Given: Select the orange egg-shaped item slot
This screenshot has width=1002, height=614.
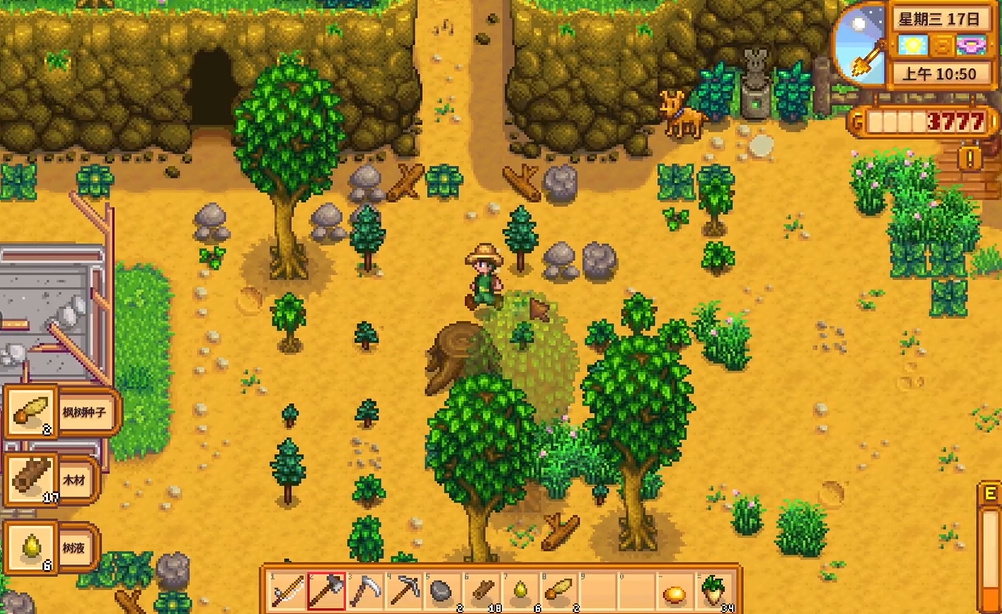Looking at the screenshot, I should (677, 591).
